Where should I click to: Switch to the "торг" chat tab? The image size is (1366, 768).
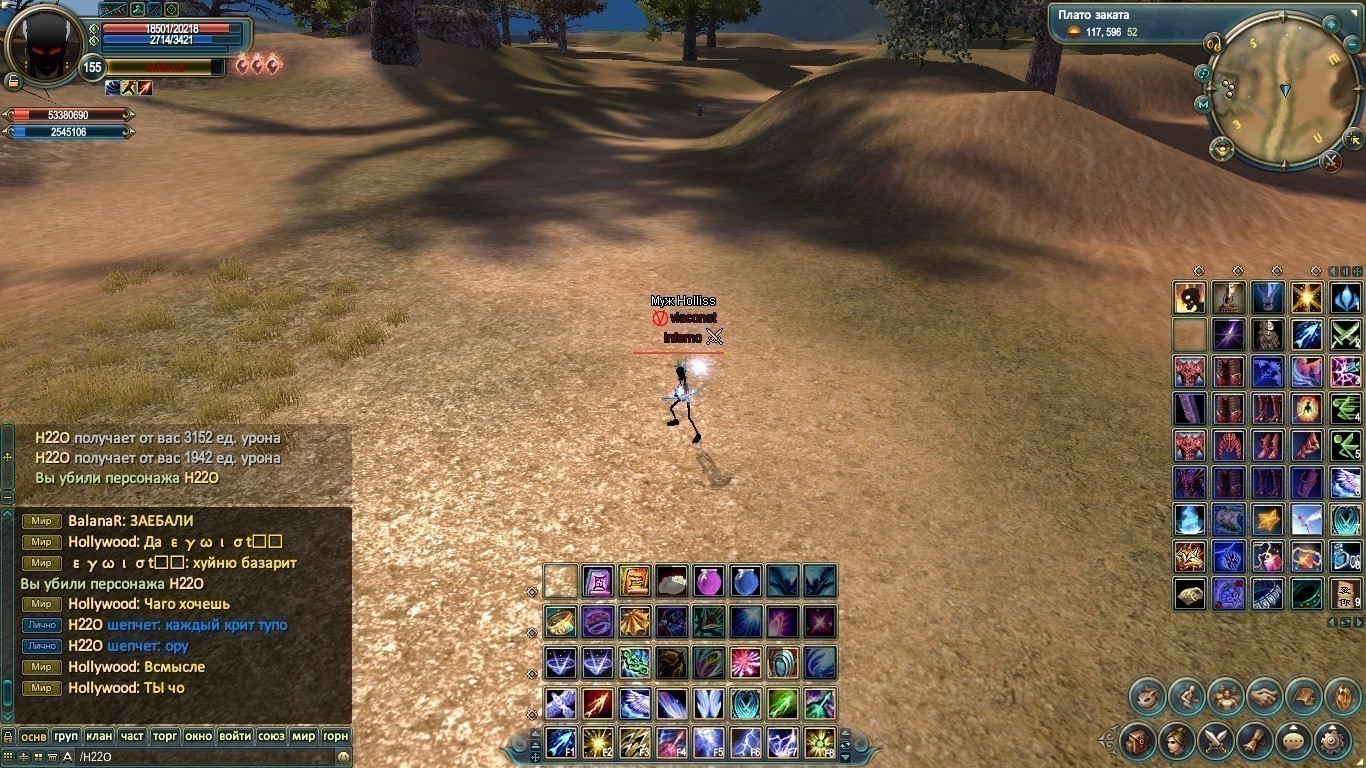pyautogui.click(x=165, y=736)
